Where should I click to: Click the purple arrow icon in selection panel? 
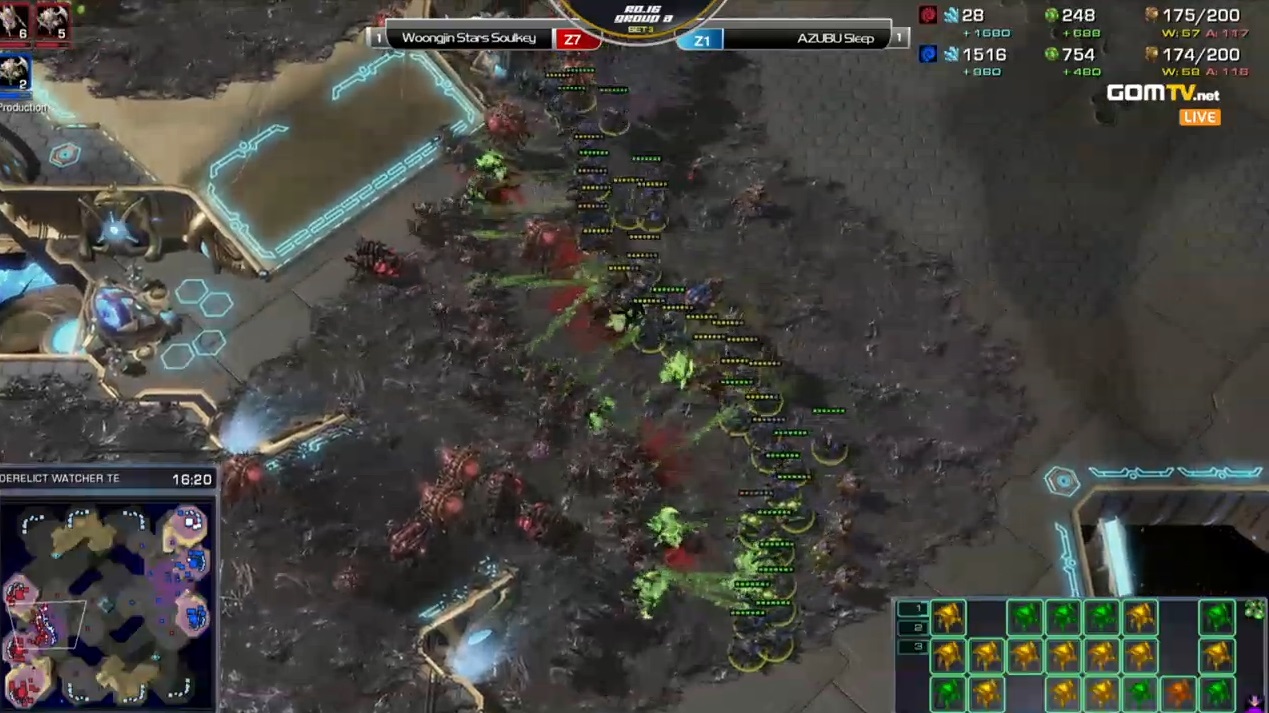point(1255,703)
